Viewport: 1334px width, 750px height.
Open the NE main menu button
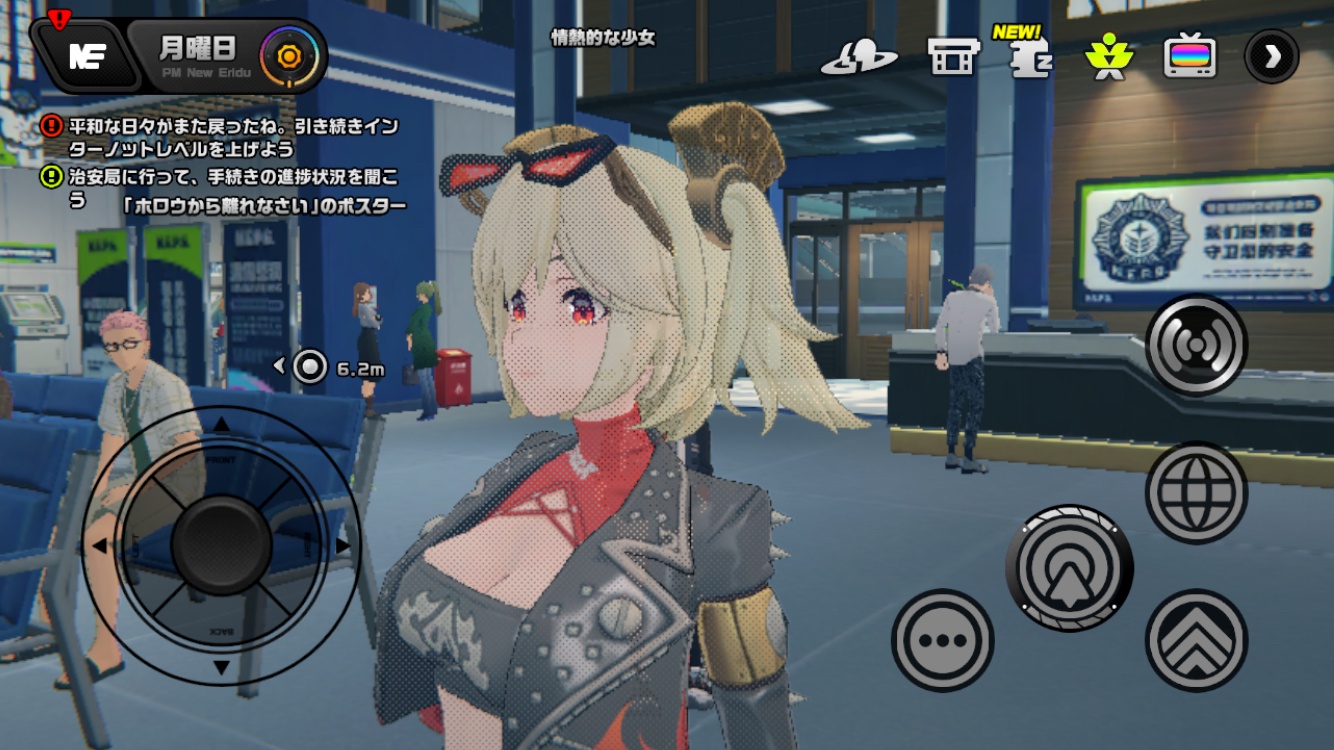(x=86, y=56)
